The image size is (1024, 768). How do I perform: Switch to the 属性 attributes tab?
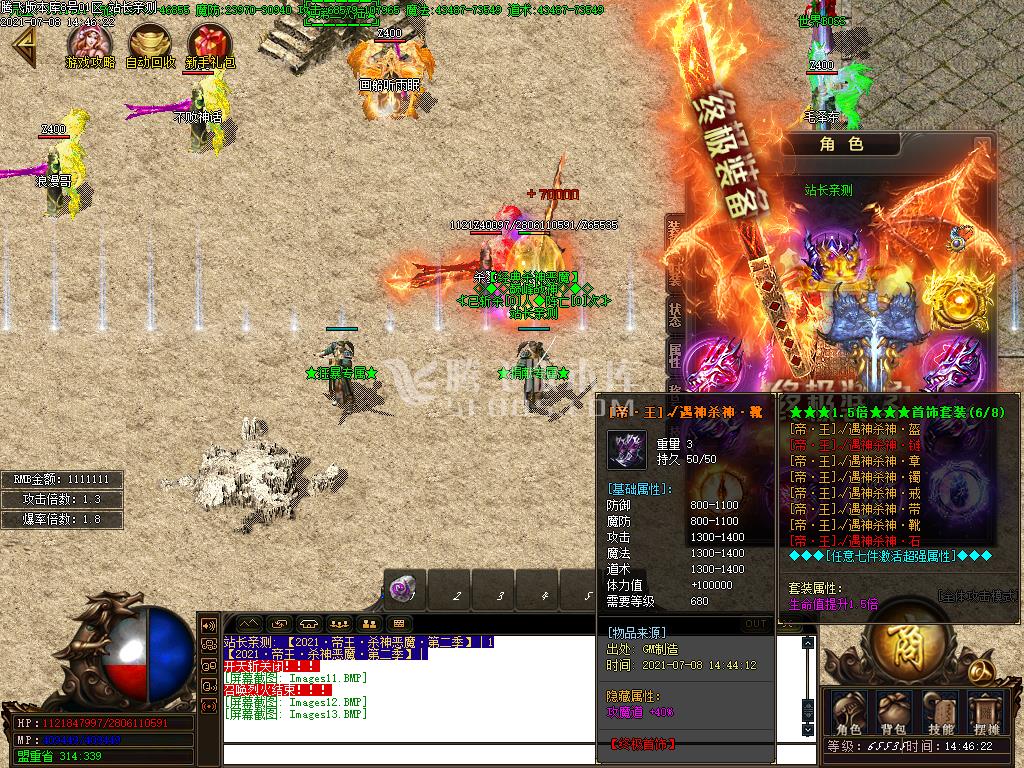pos(675,353)
